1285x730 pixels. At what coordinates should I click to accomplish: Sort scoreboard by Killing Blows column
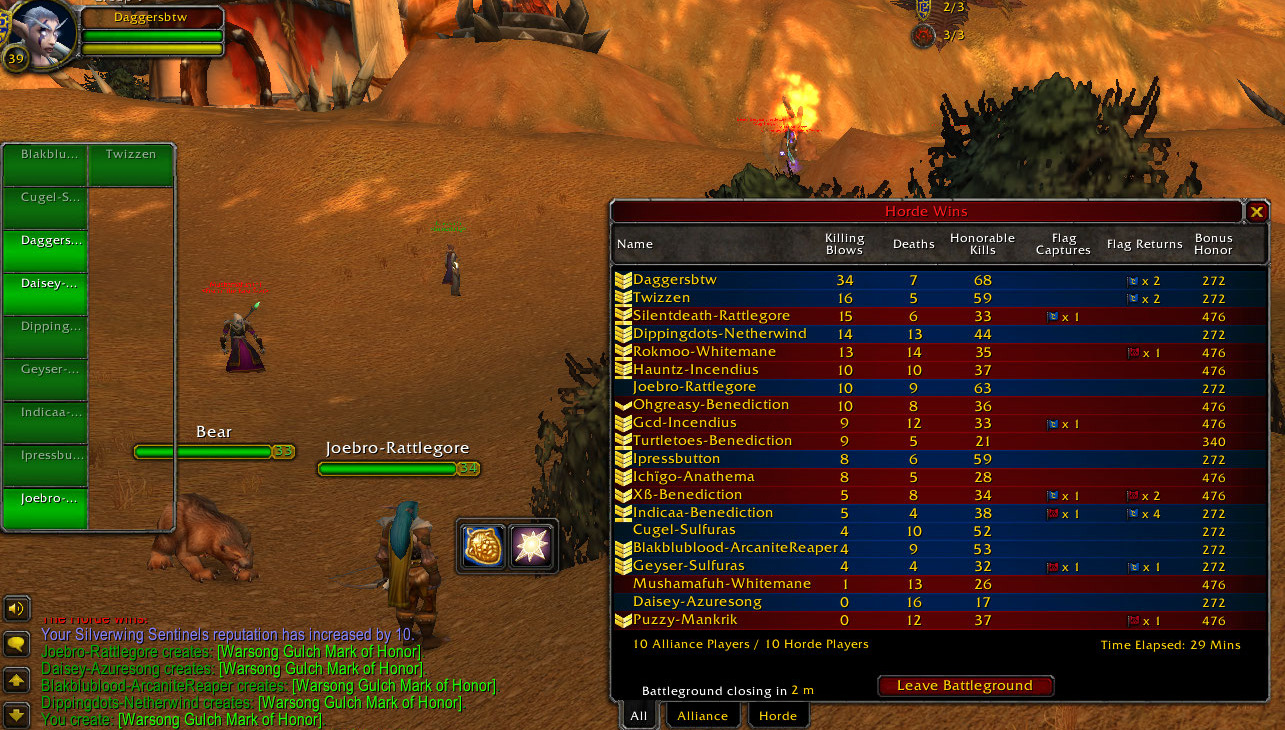coord(844,244)
